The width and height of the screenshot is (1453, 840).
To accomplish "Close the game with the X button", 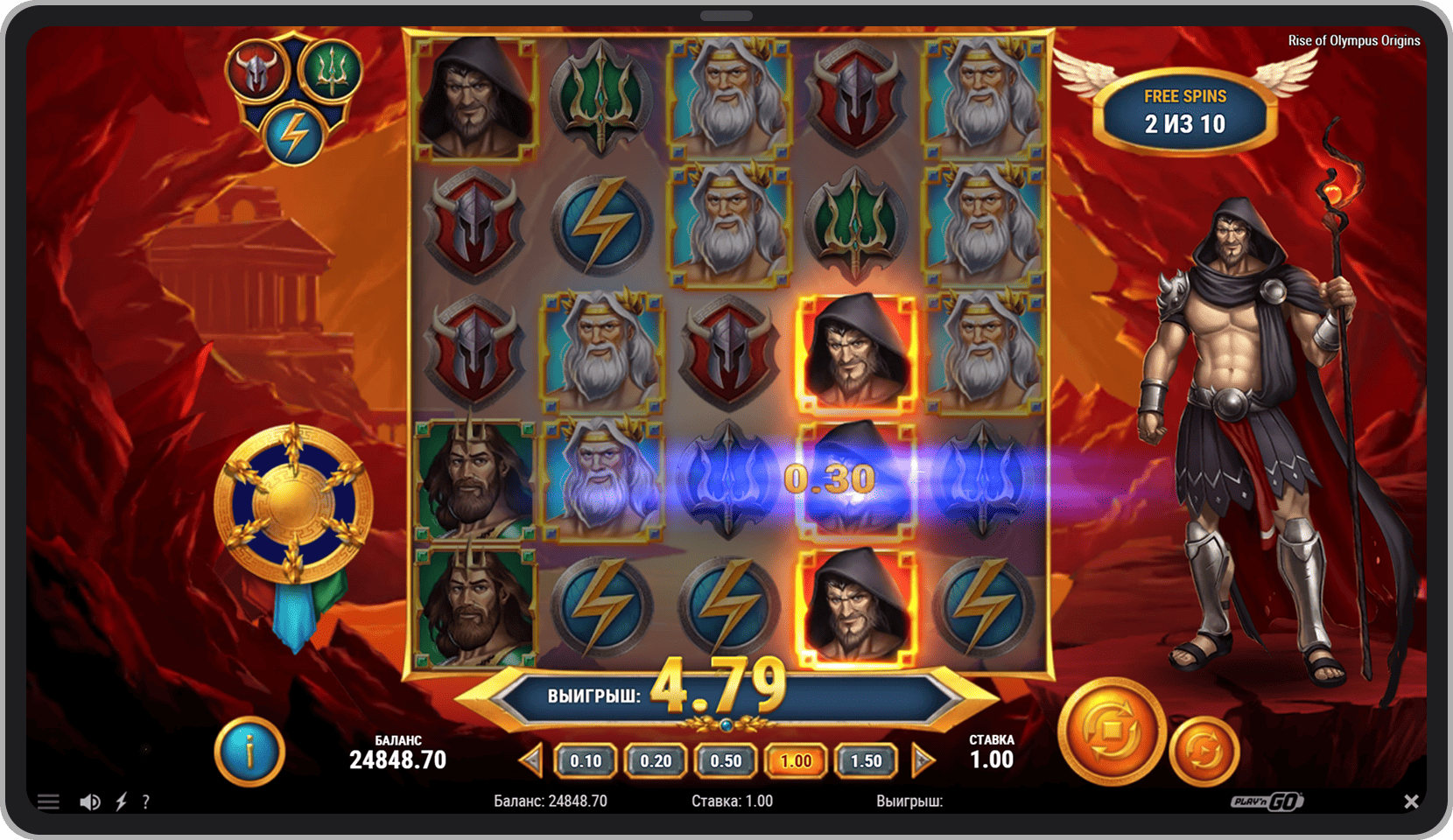I will (1411, 801).
